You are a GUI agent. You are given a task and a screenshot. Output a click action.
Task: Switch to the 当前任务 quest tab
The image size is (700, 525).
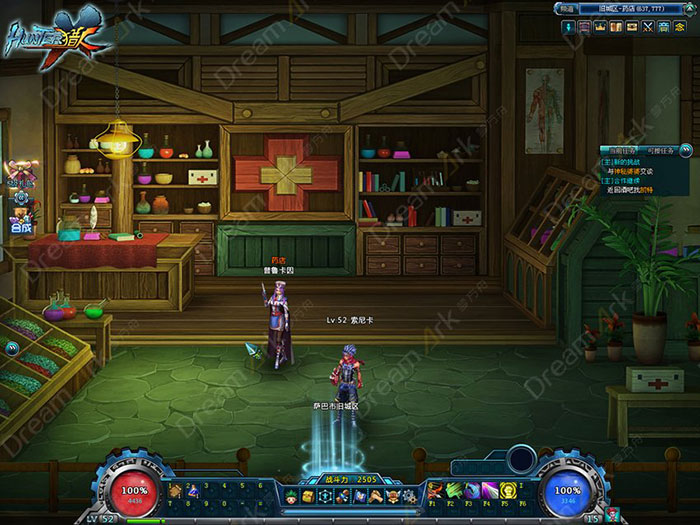[621, 149]
